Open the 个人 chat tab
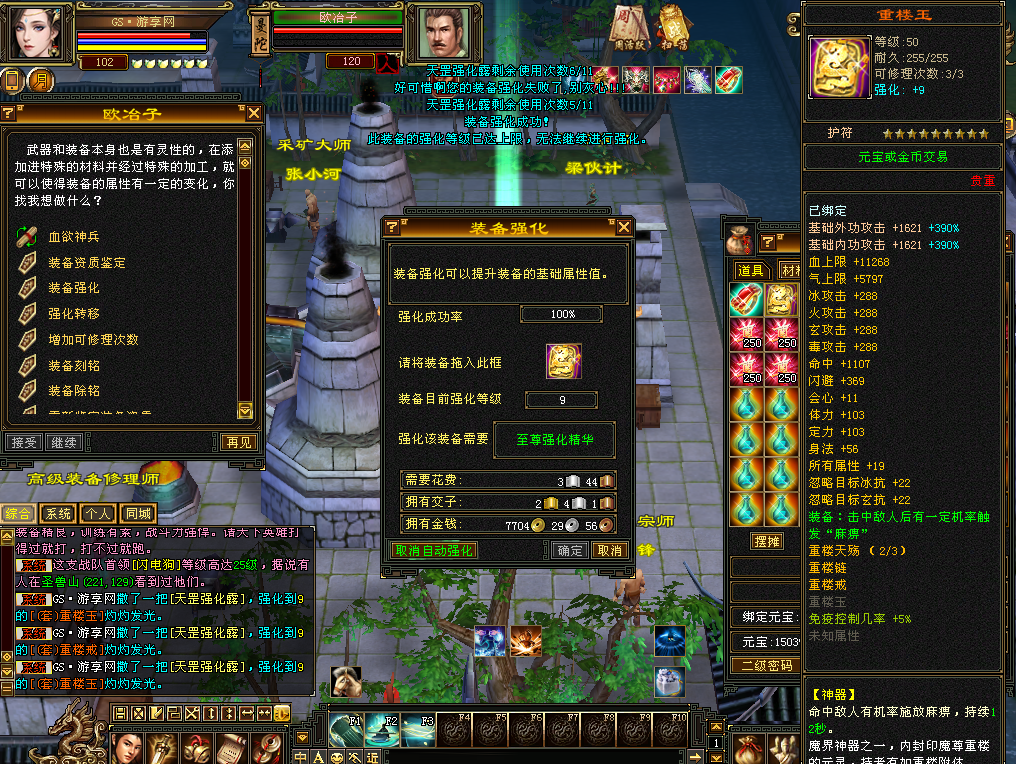 pyautogui.click(x=97, y=514)
